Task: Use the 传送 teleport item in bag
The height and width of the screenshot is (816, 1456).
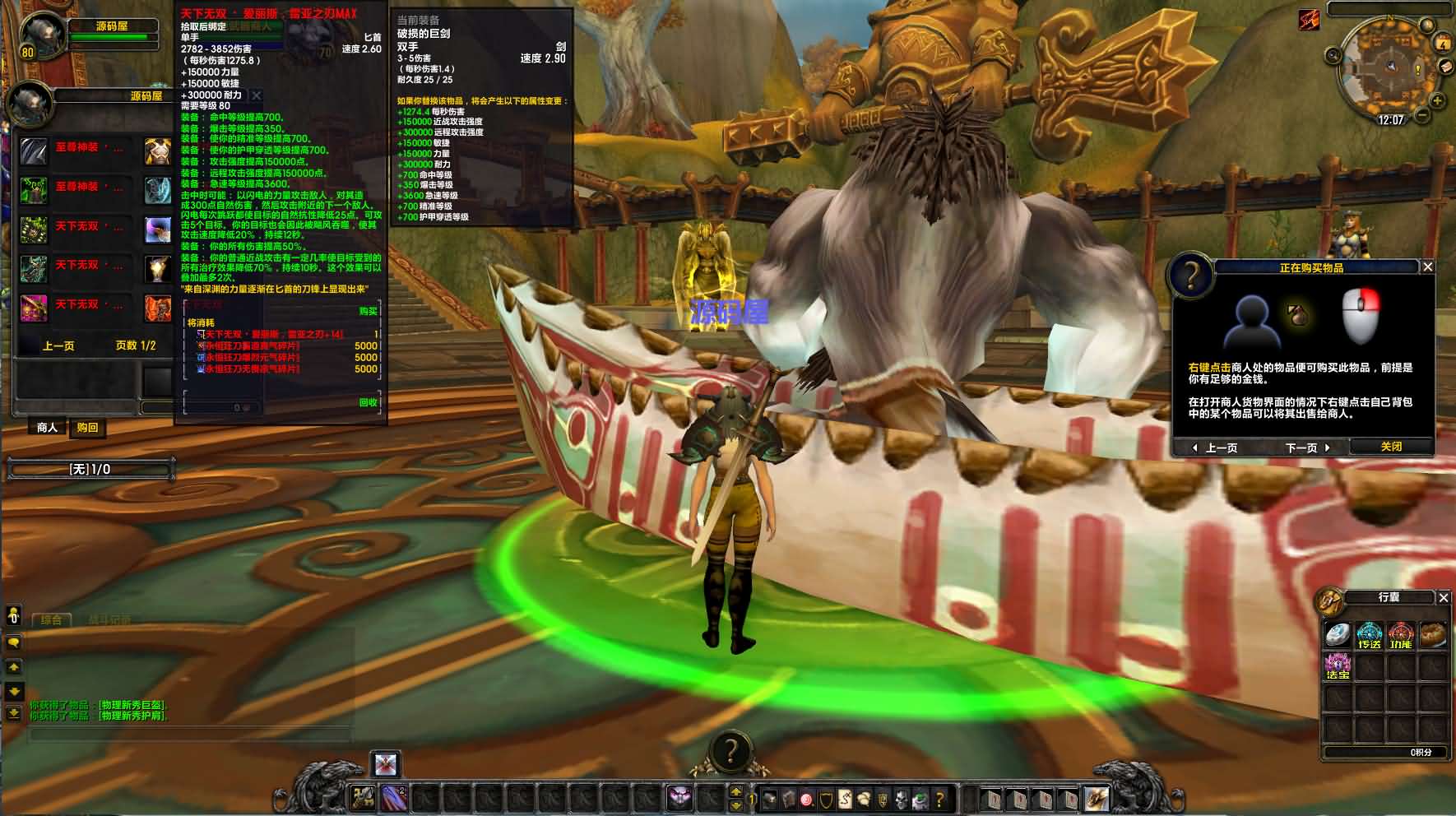Action: point(1369,636)
